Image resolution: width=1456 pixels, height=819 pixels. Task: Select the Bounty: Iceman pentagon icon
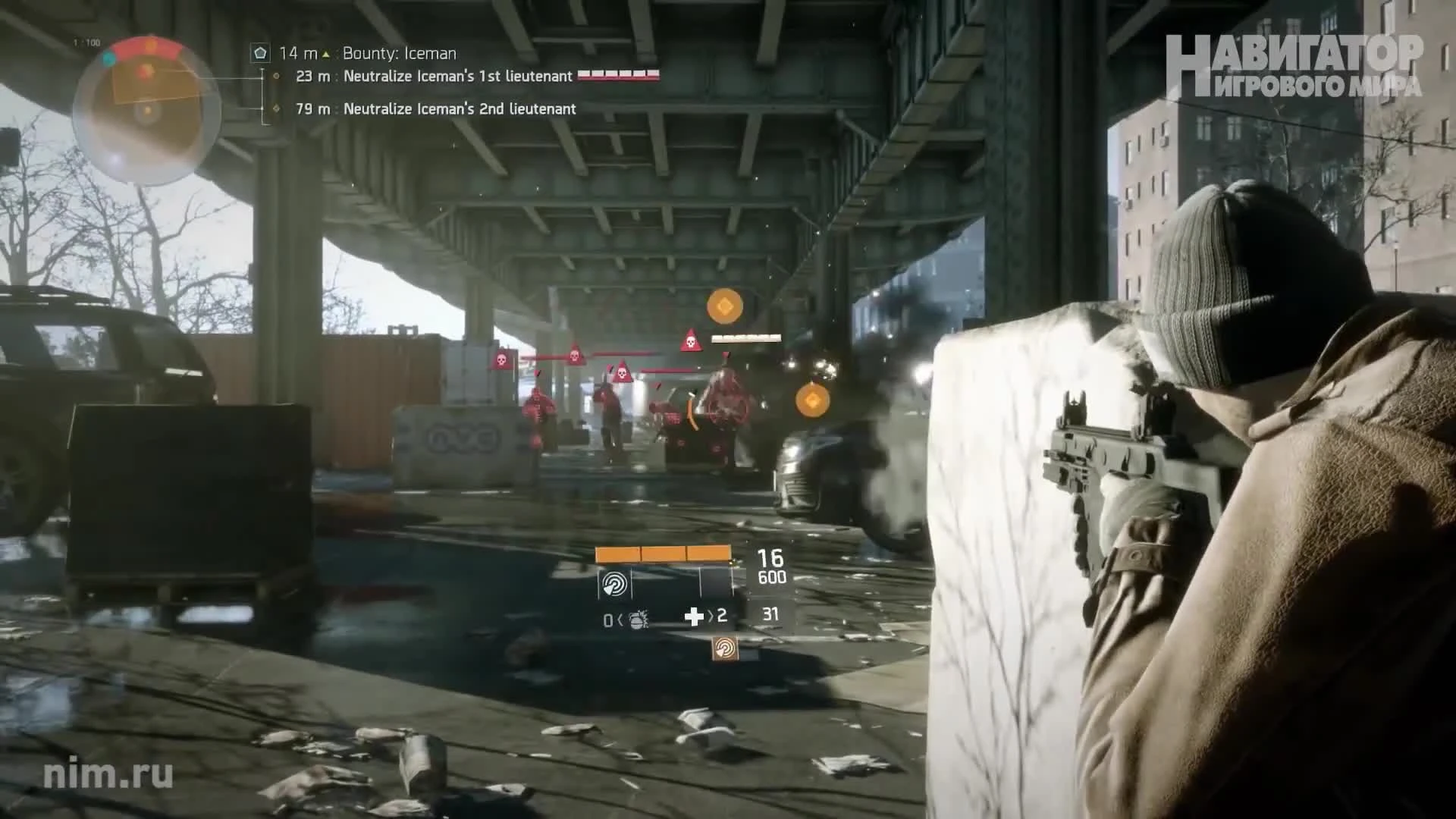pos(261,53)
